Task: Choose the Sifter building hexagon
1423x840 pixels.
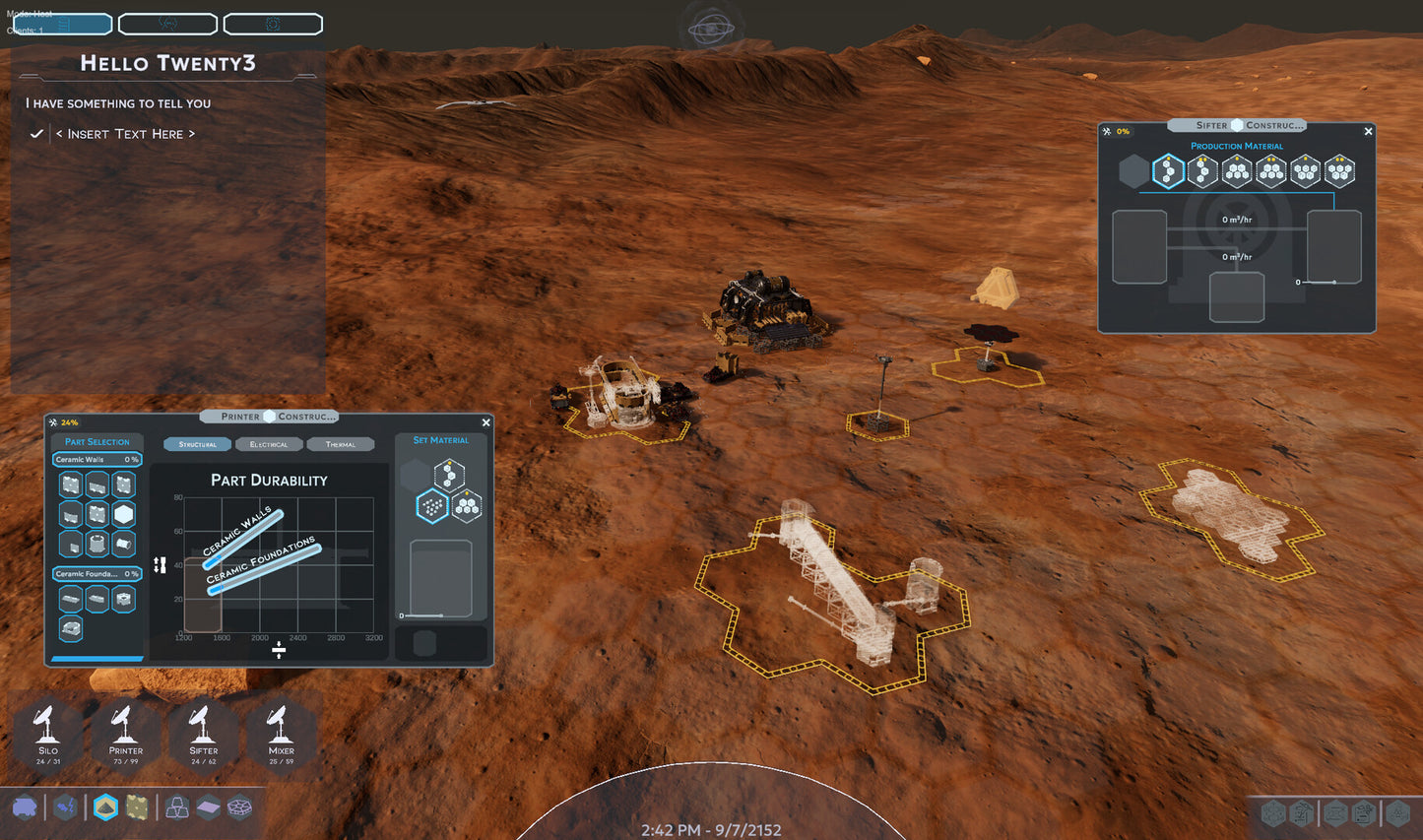Action: tap(203, 733)
